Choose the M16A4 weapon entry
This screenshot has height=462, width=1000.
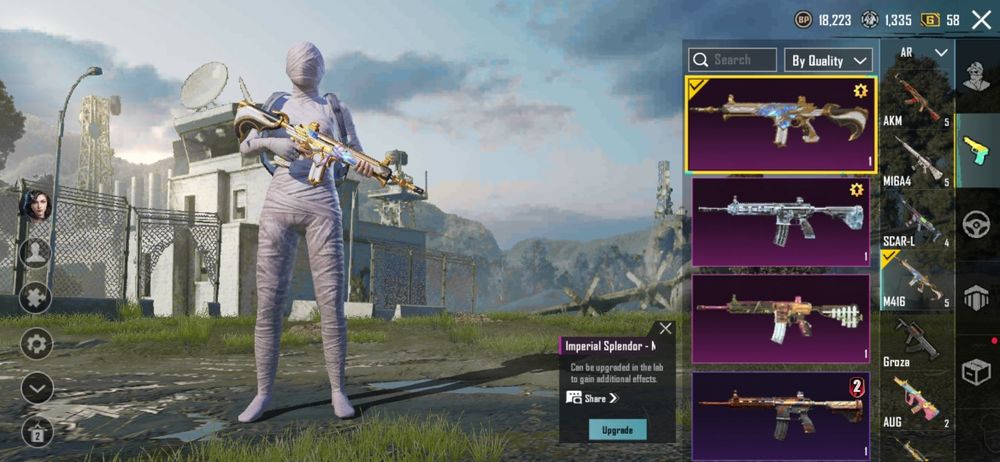(915, 162)
